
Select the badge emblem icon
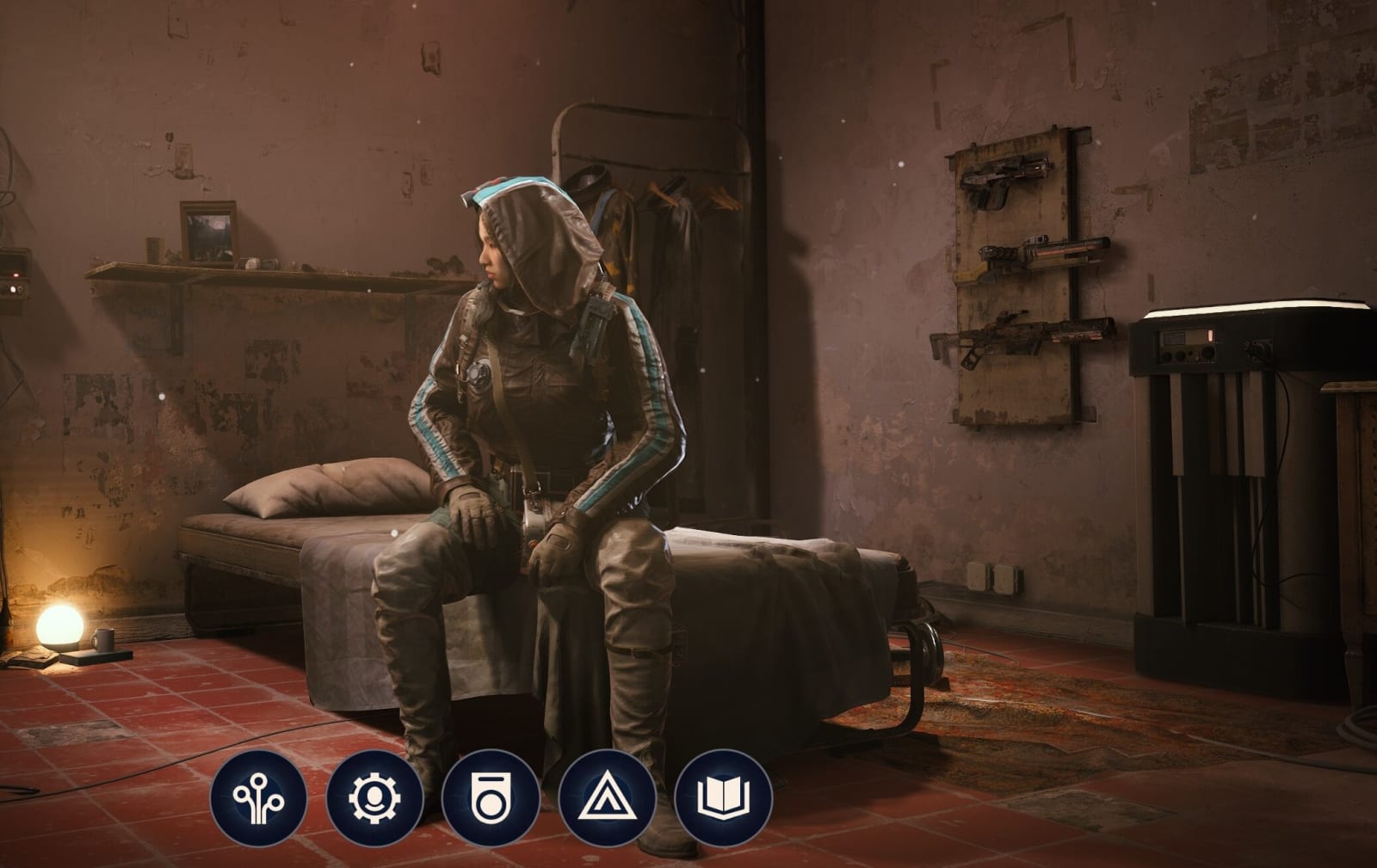point(491,797)
